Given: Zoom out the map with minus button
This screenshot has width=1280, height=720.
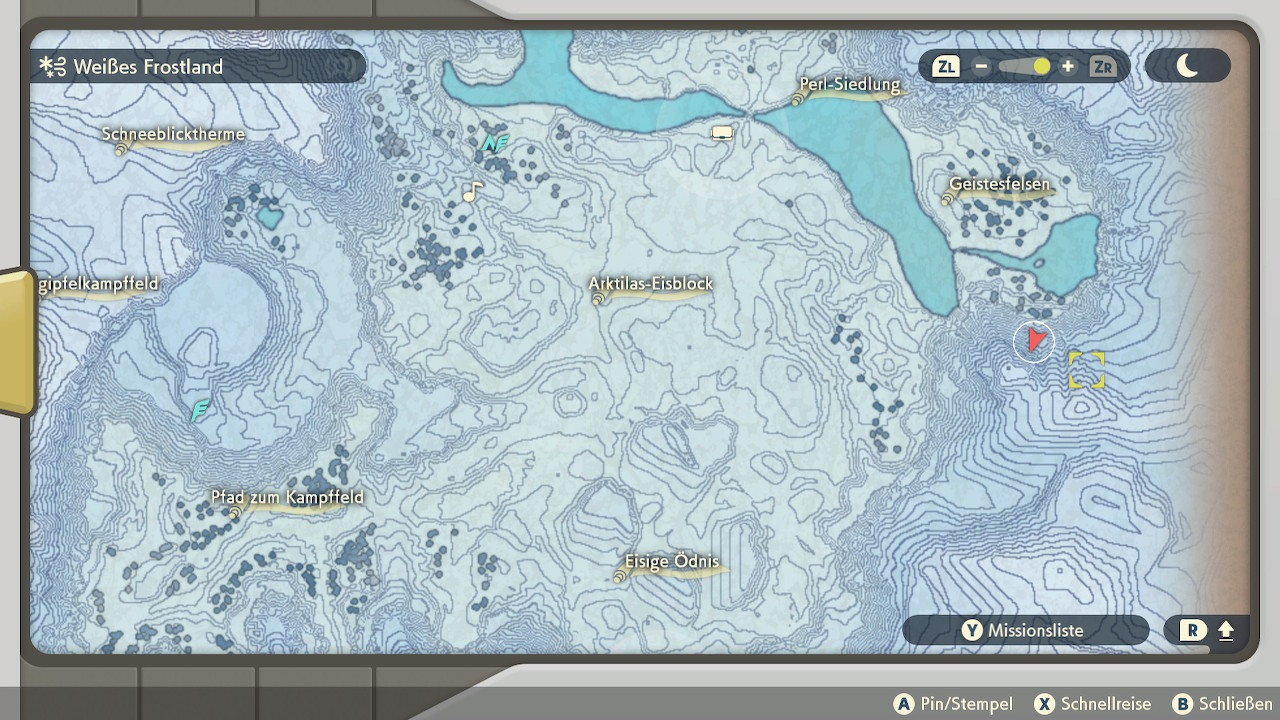Looking at the screenshot, I should pos(981,67).
